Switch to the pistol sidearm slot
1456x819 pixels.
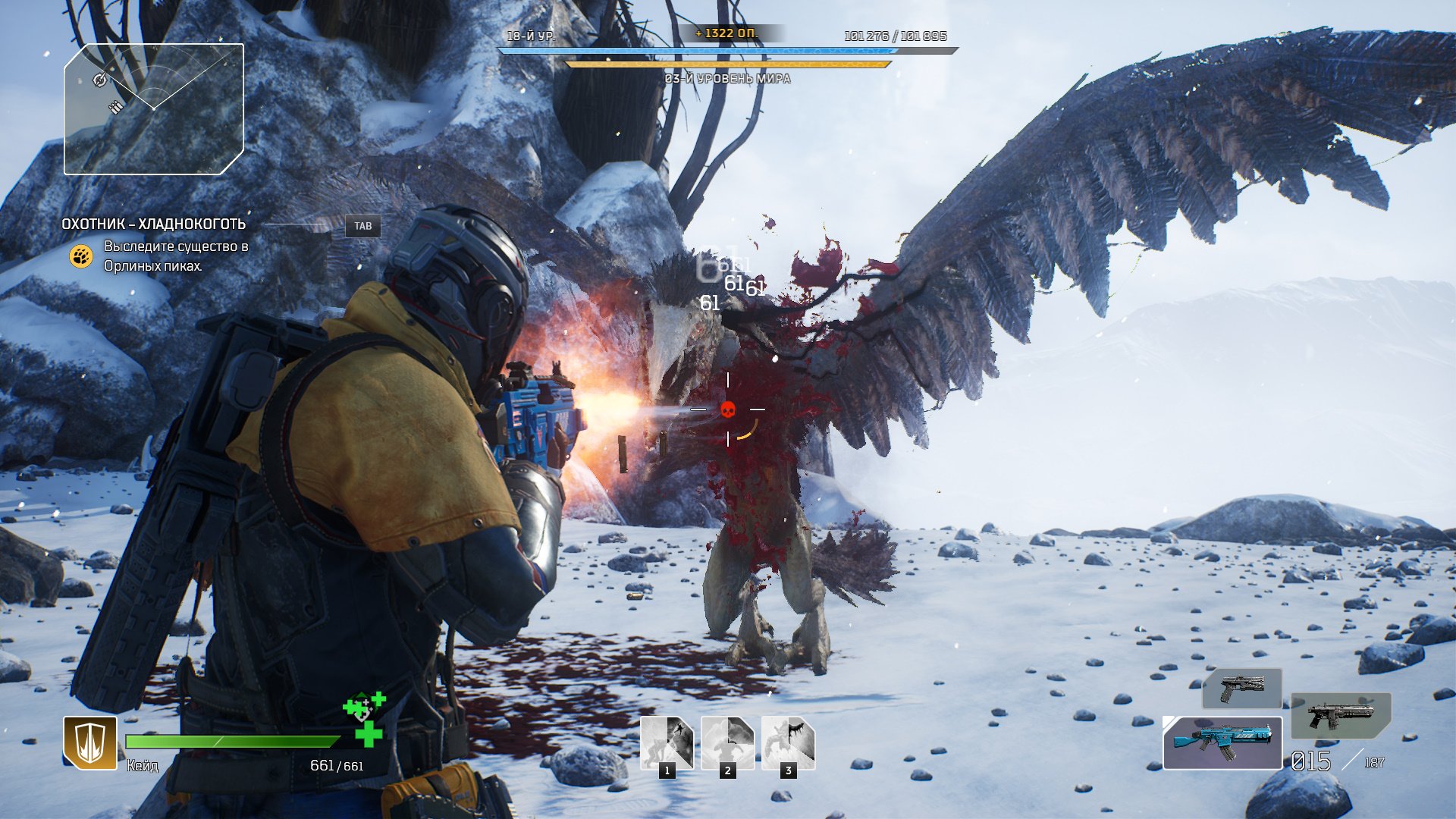tap(1242, 689)
